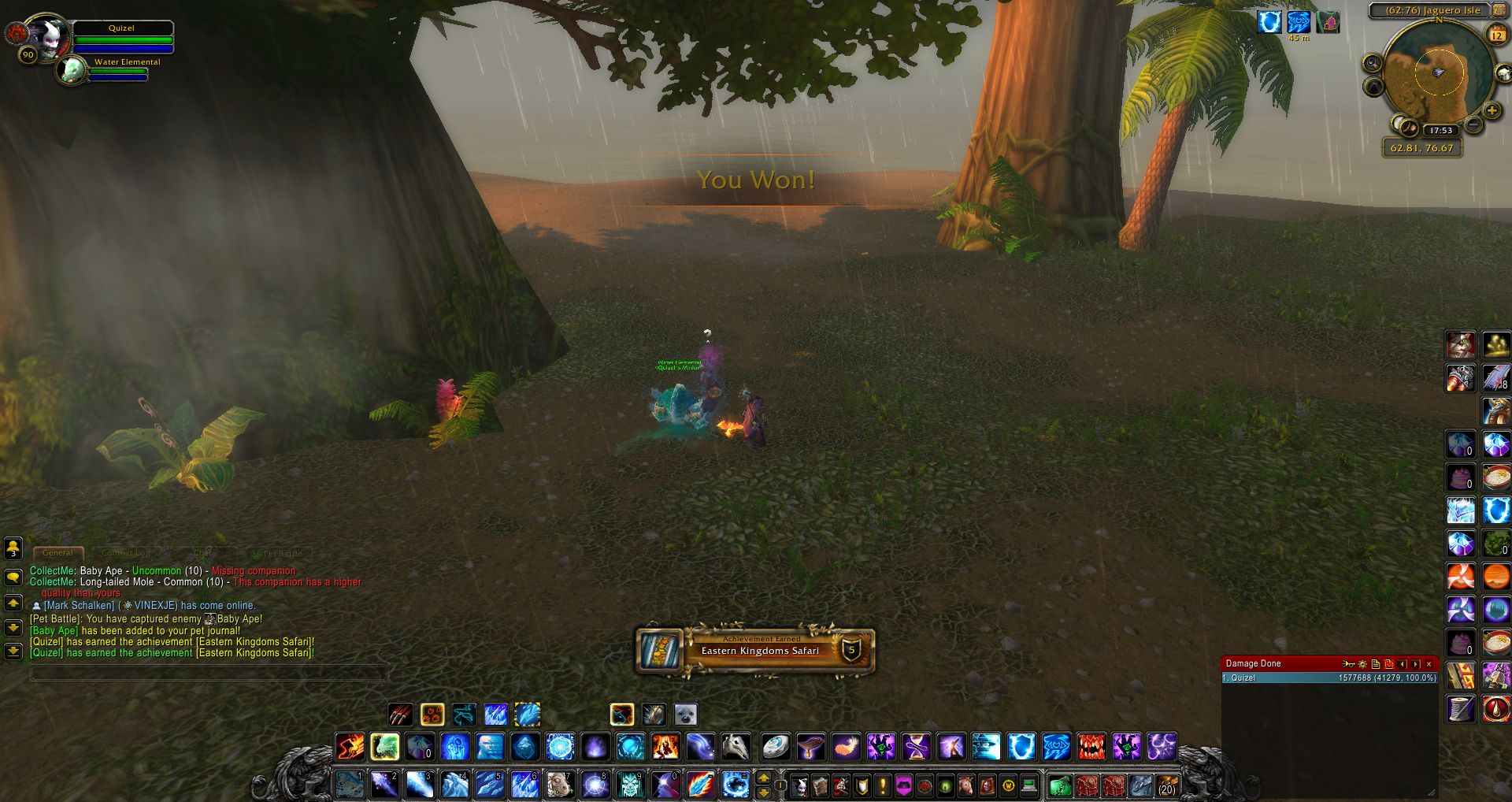Screen dimensions: 1512x802
Task: Use the thread spool item on side bar
Action: 1461,708
